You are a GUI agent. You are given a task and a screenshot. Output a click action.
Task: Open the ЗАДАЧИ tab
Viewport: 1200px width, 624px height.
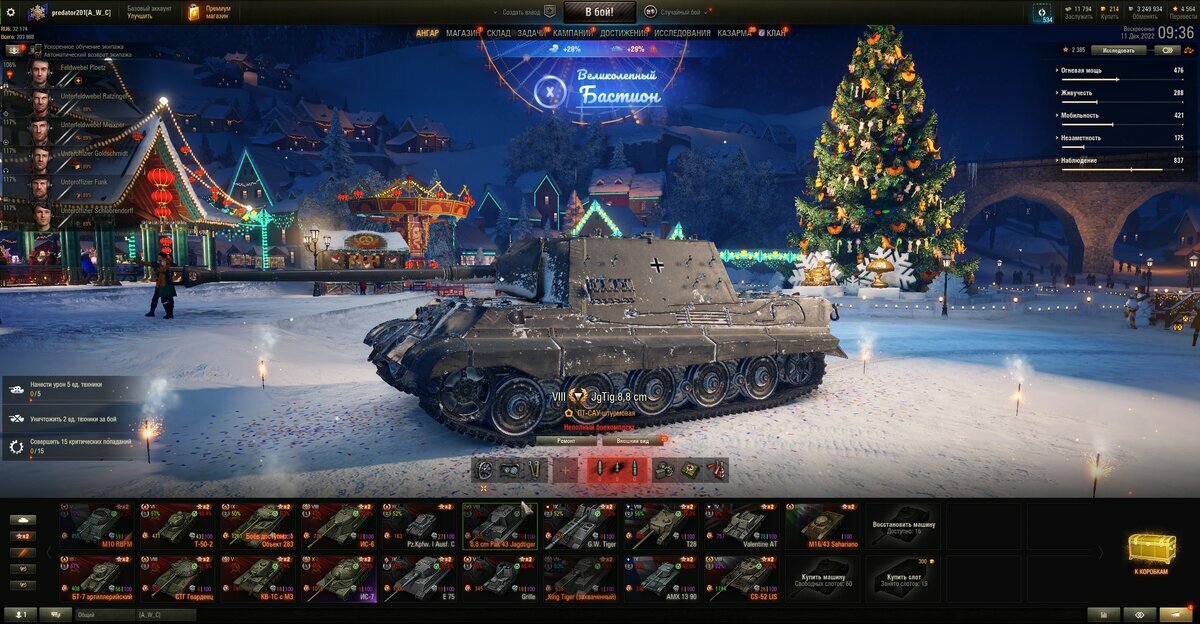(532, 33)
